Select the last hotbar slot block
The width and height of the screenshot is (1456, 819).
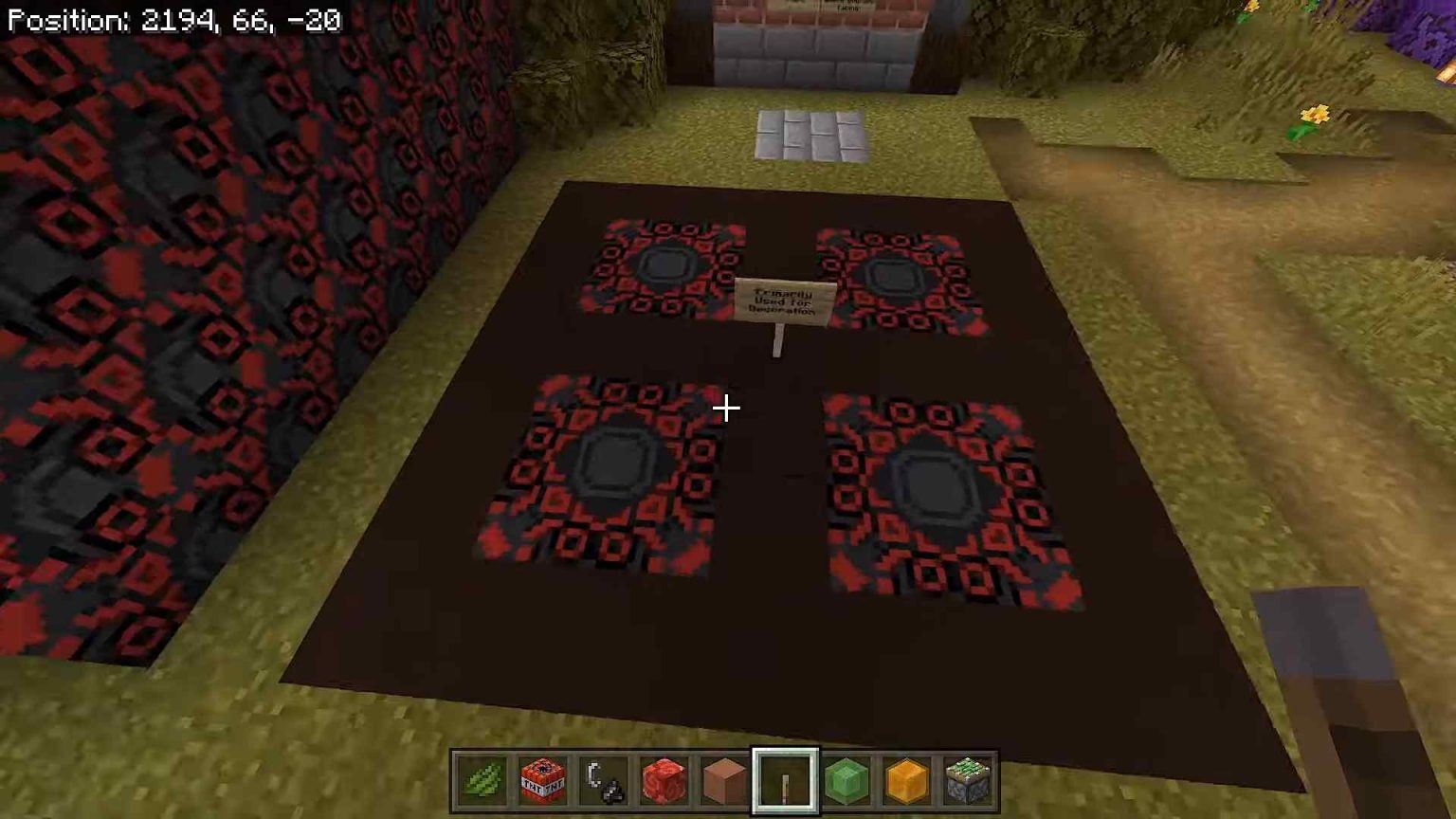click(967, 779)
